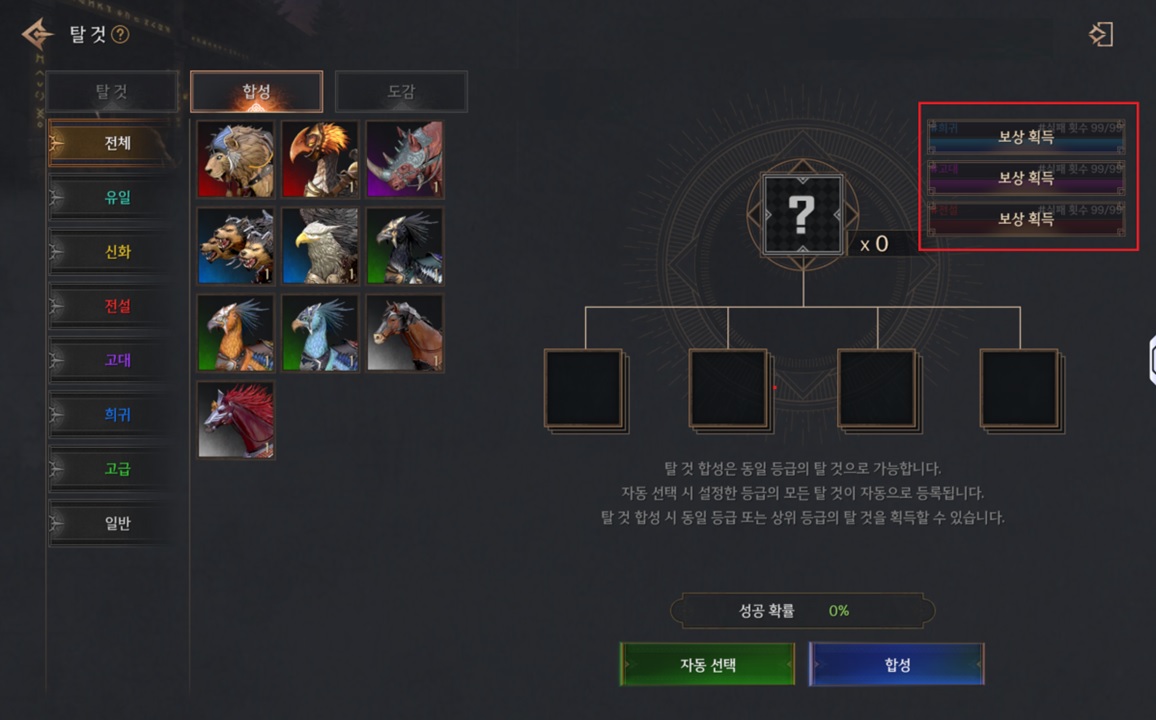This screenshot has width=1156, height=720.
Task: Select the white eagle mount
Action: [320, 246]
